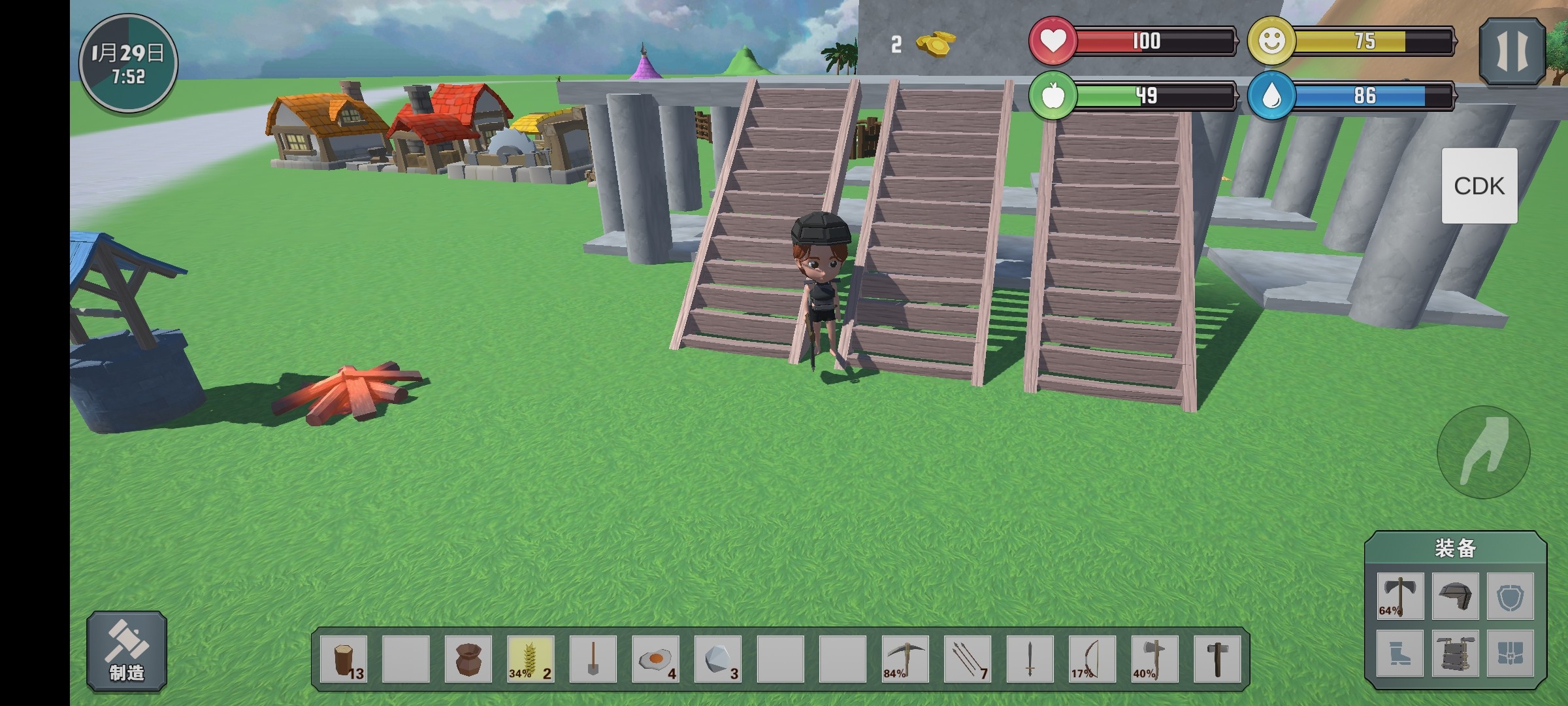
Task: Choose the sword in the hotbar
Action: tap(1030, 659)
